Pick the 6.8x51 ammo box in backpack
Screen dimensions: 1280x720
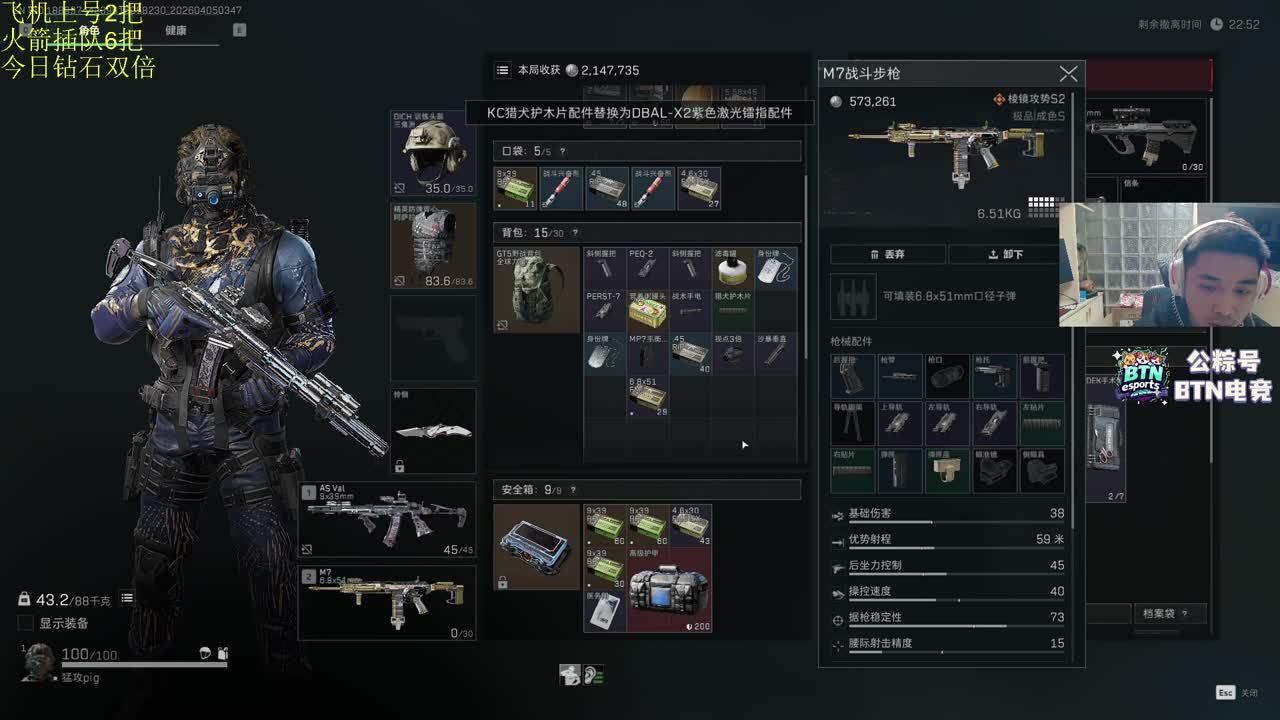(x=648, y=396)
